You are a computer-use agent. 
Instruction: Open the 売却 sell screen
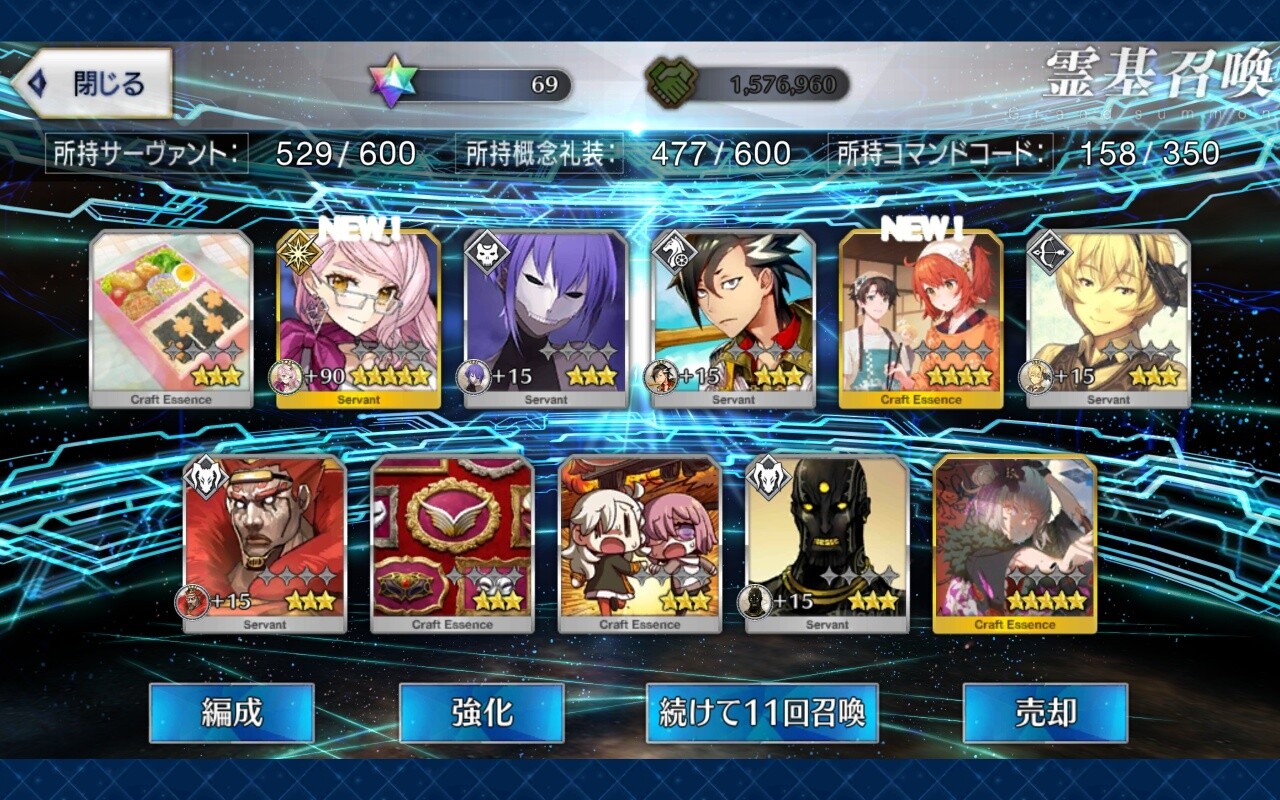1045,713
